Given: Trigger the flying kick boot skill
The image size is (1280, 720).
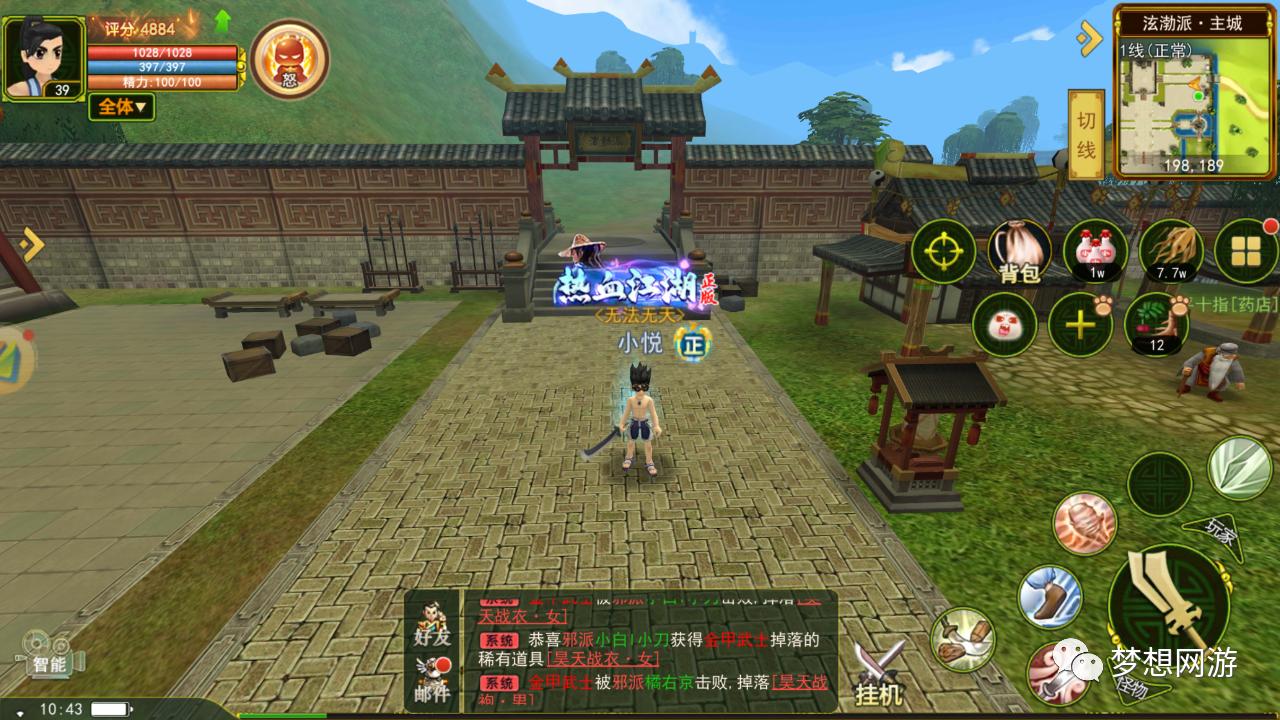Looking at the screenshot, I should (x=1050, y=597).
